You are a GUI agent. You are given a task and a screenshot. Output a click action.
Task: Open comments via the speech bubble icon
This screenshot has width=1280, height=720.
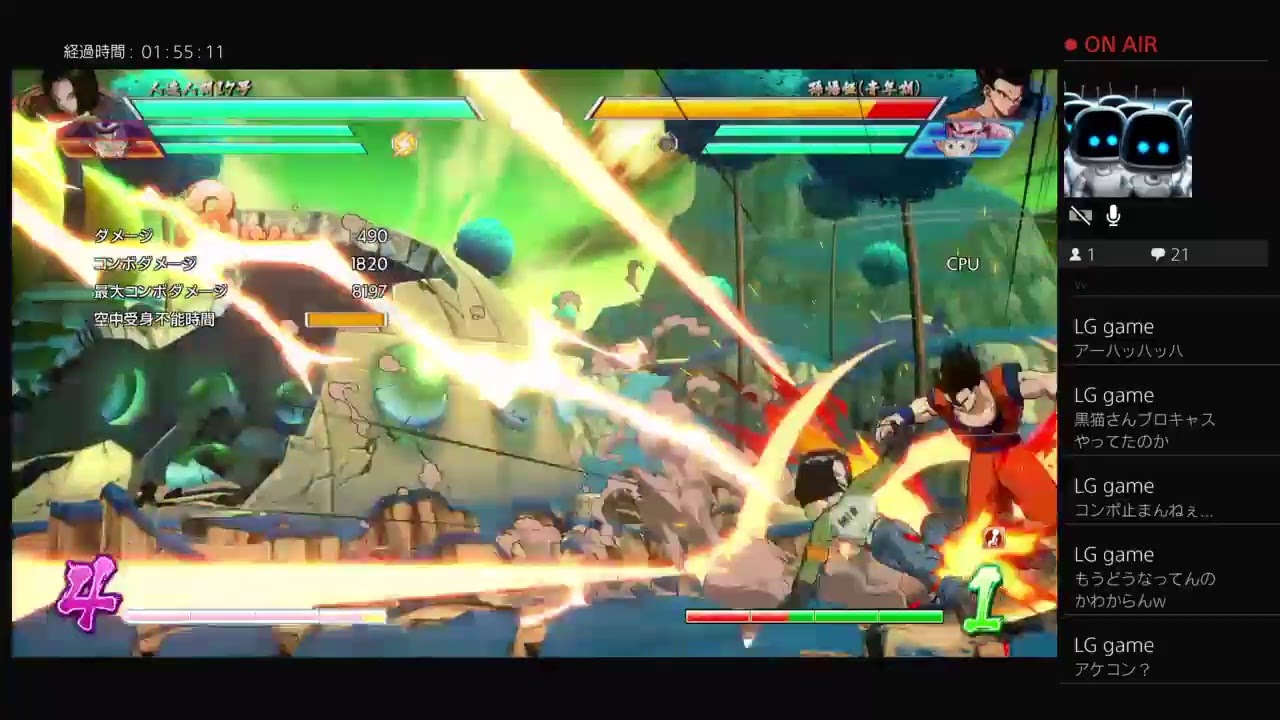tap(1157, 254)
